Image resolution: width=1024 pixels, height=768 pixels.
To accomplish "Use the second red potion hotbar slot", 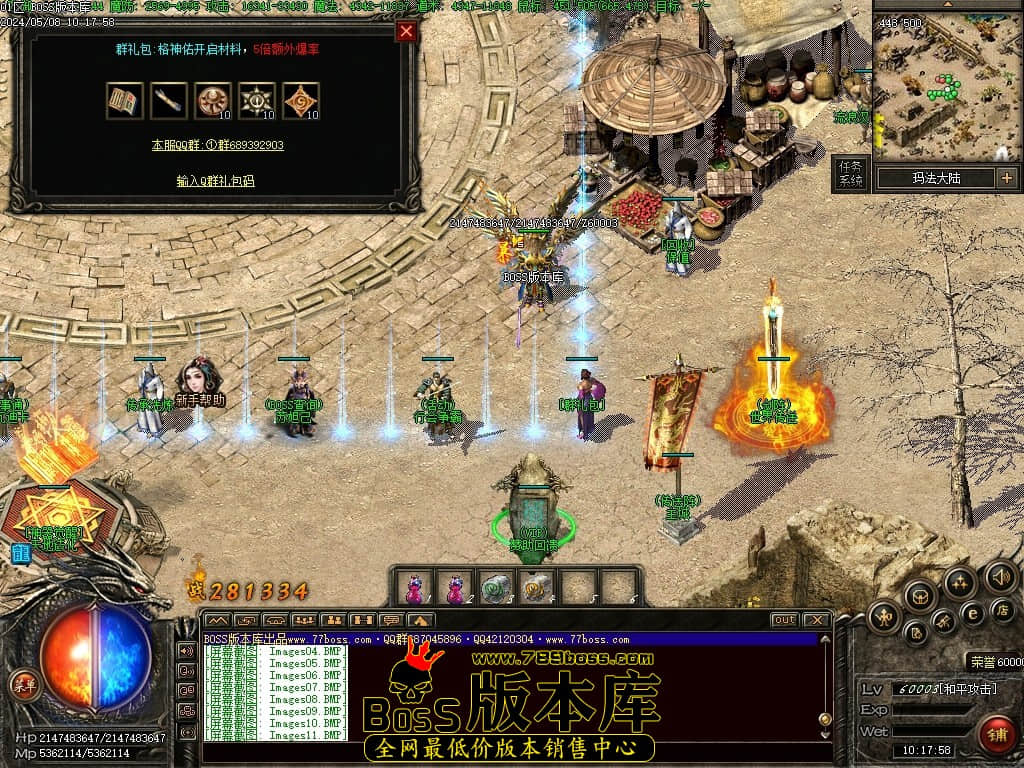I will click(455, 587).
